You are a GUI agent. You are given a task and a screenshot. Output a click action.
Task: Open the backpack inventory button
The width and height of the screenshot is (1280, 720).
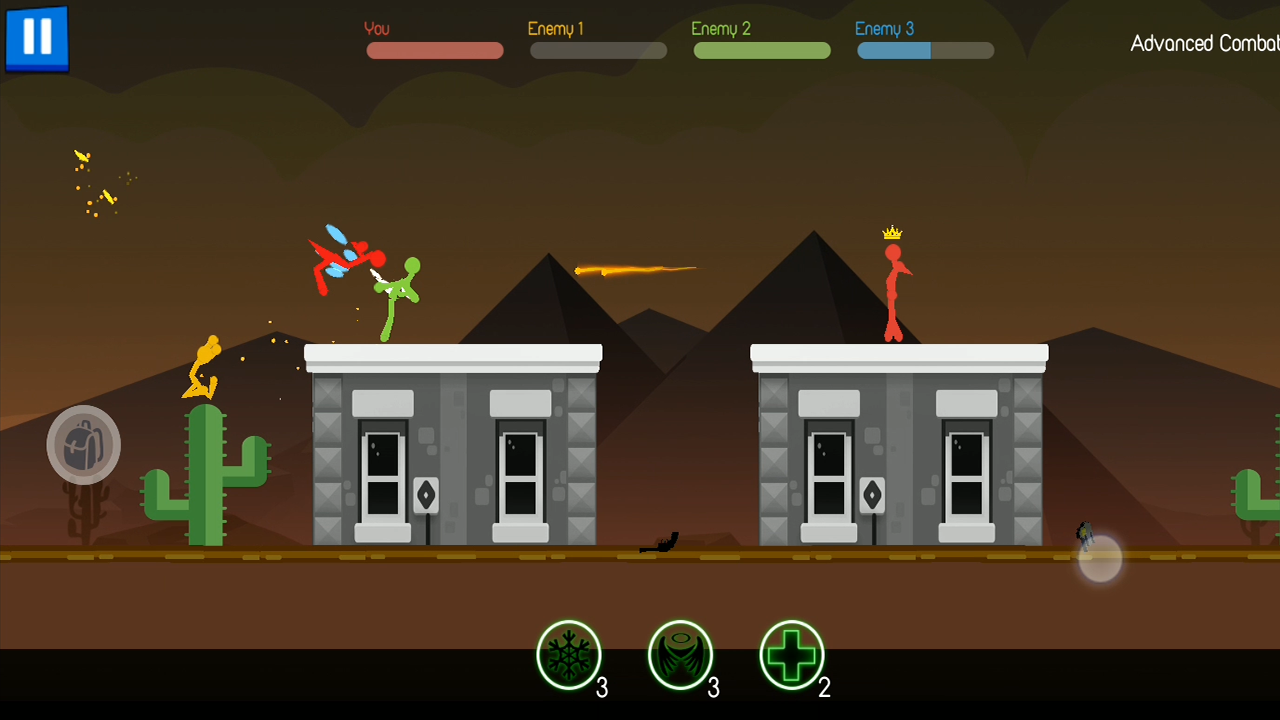(84, 445)
